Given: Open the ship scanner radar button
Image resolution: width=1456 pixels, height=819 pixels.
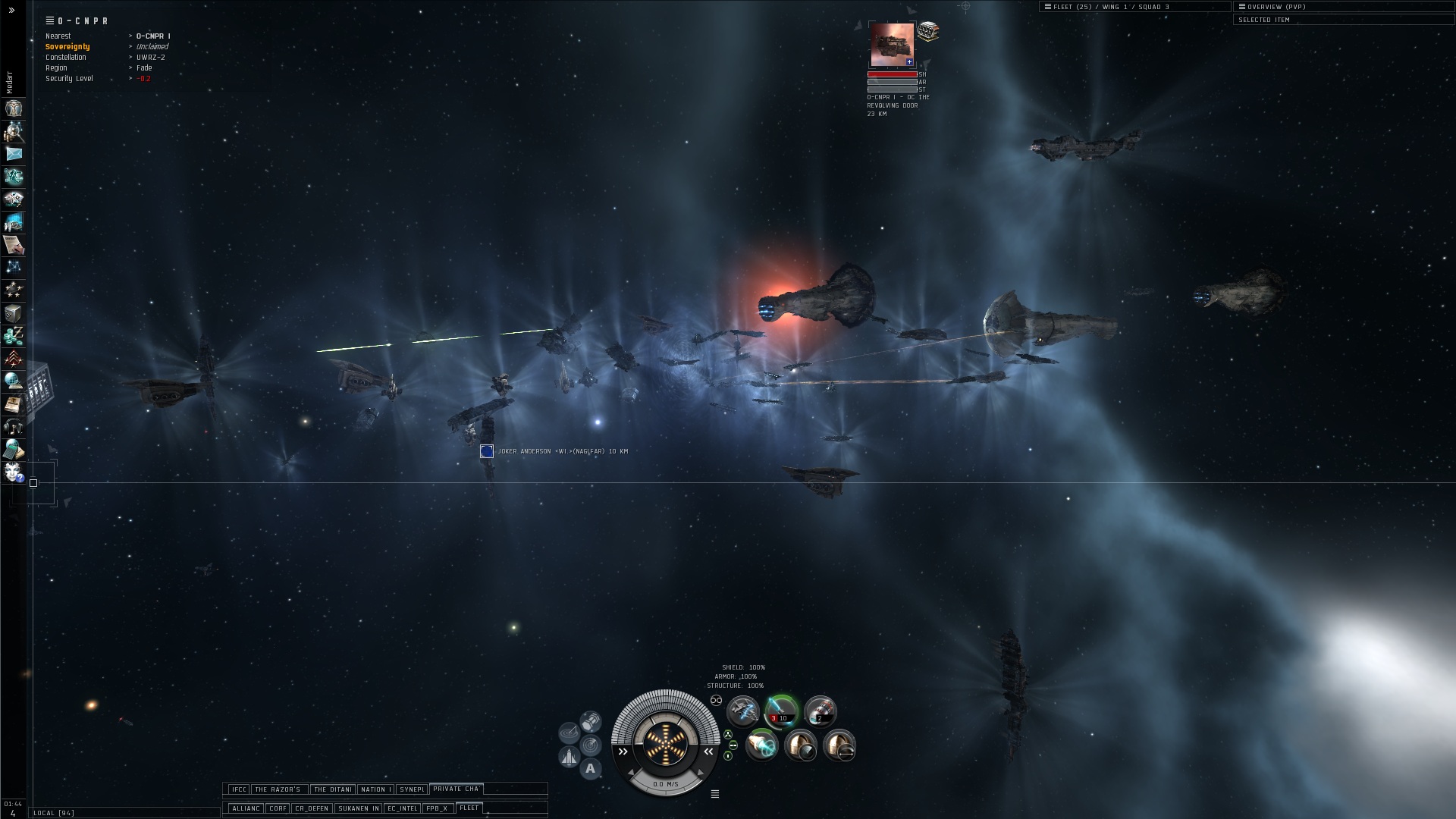Looking at the screenshot, I should coord(590,745).
